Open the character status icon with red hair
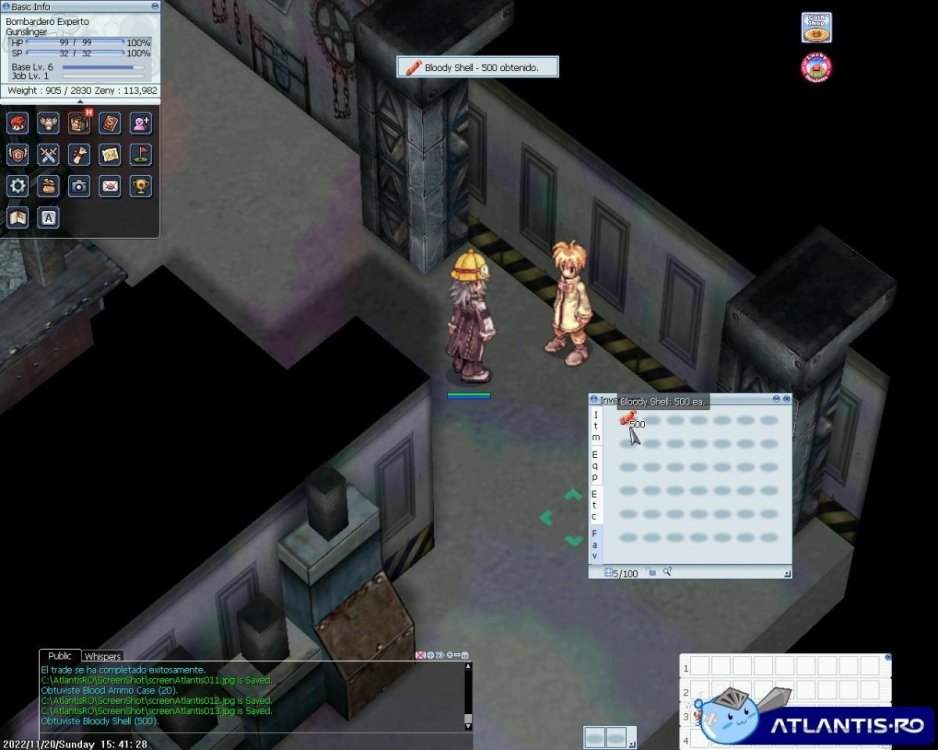Viewport: 938px width, 750px height. (x=17, y=123)
